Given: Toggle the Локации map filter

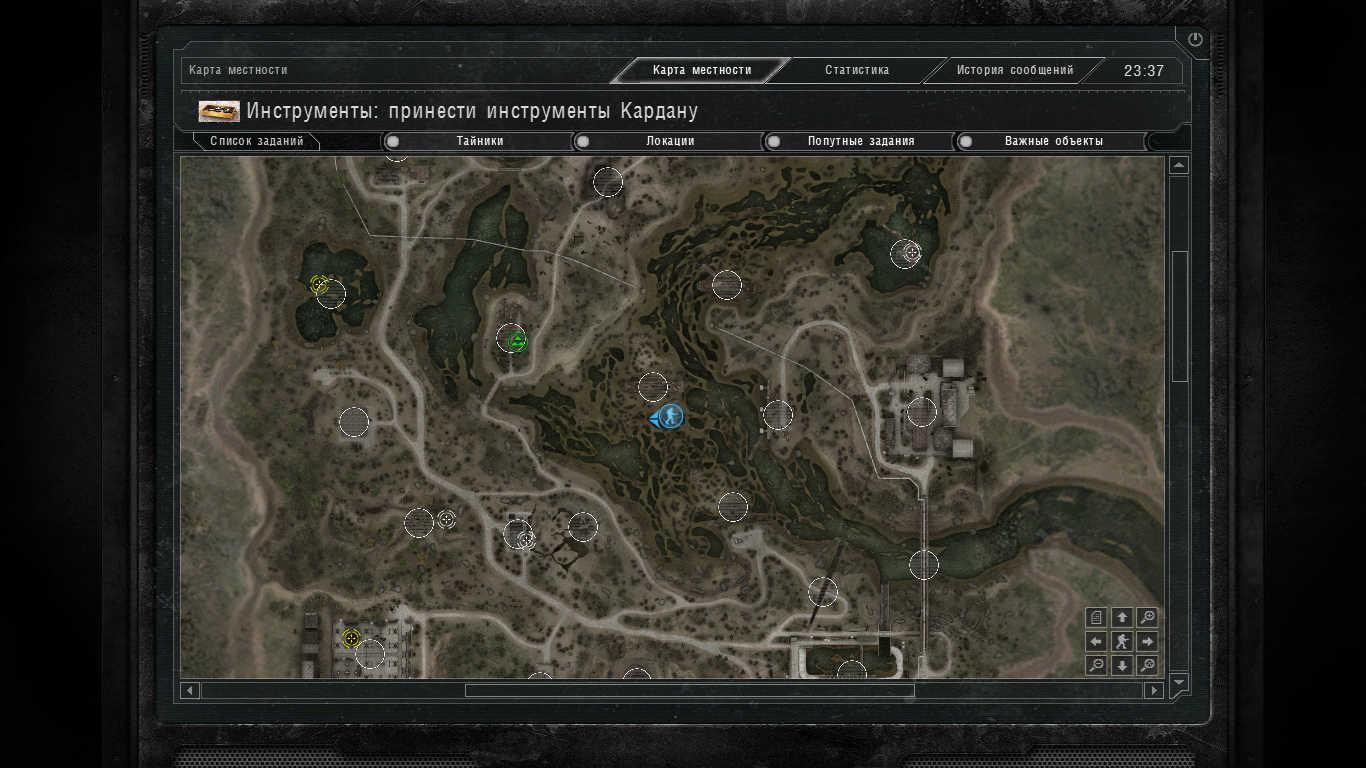Looking at the screenshot, I should click(x=669, y=141).
